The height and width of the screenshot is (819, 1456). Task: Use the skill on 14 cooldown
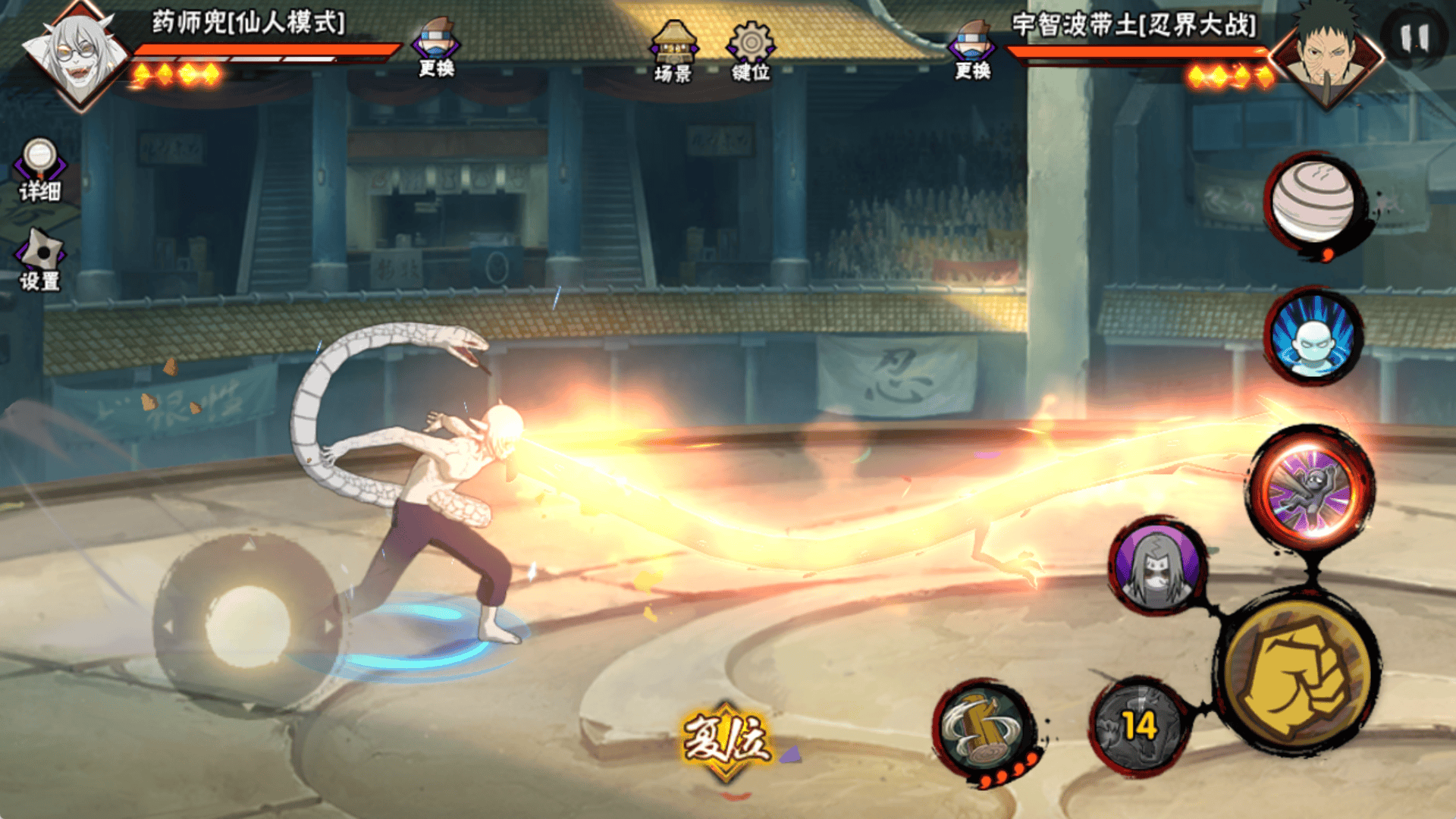(x=1138, y=726)
